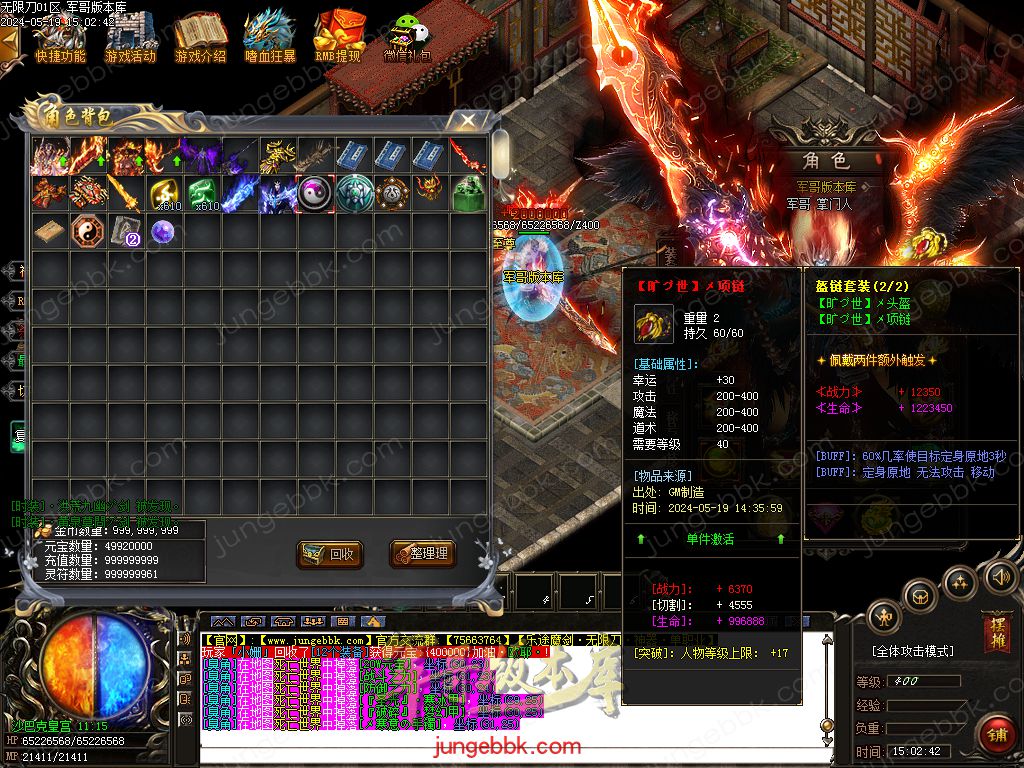Open the 摆摊 stall banner button

pos(995,630)
